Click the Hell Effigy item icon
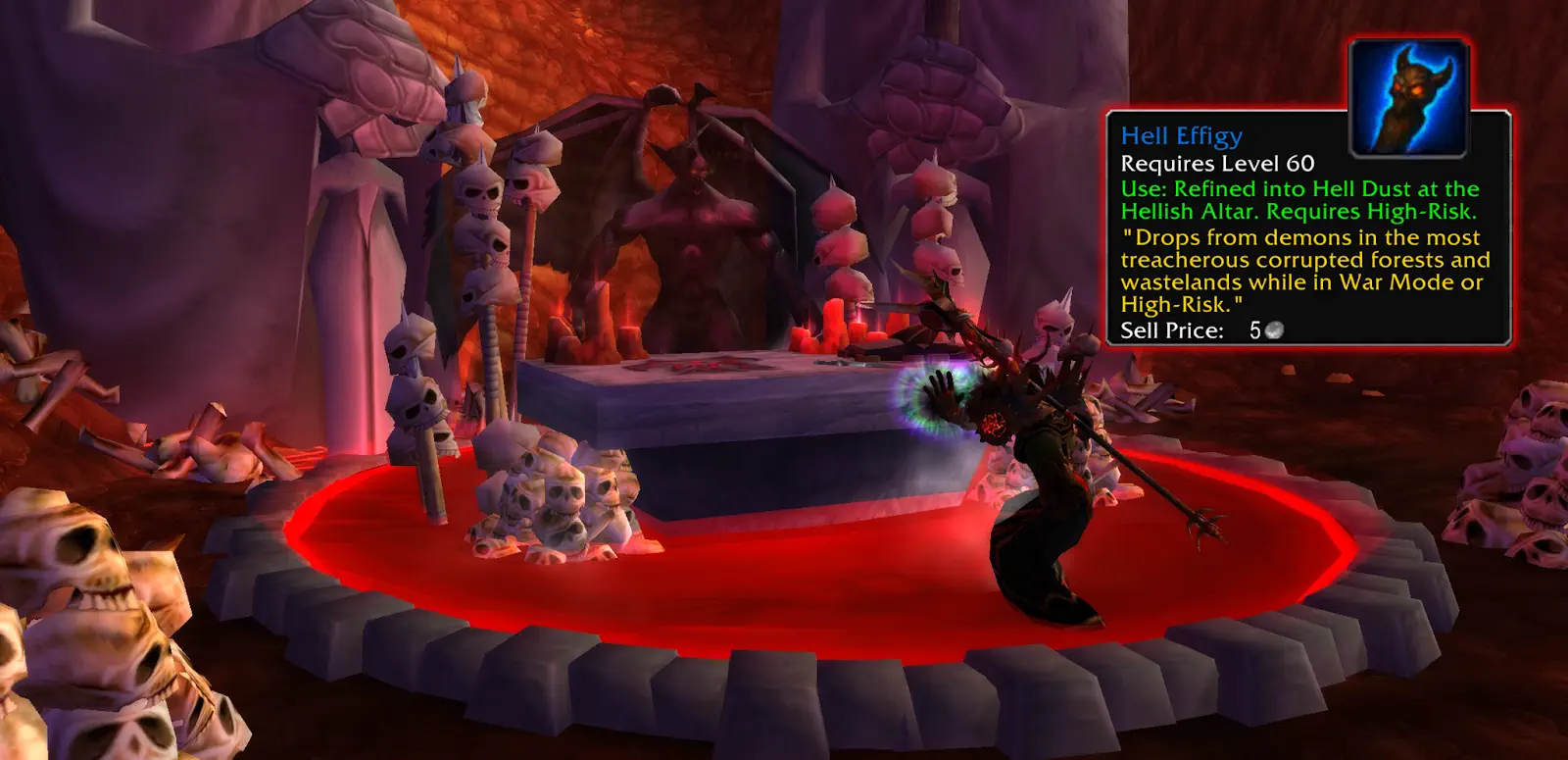The image size is (1568, 760). (x=1408, y=98)
